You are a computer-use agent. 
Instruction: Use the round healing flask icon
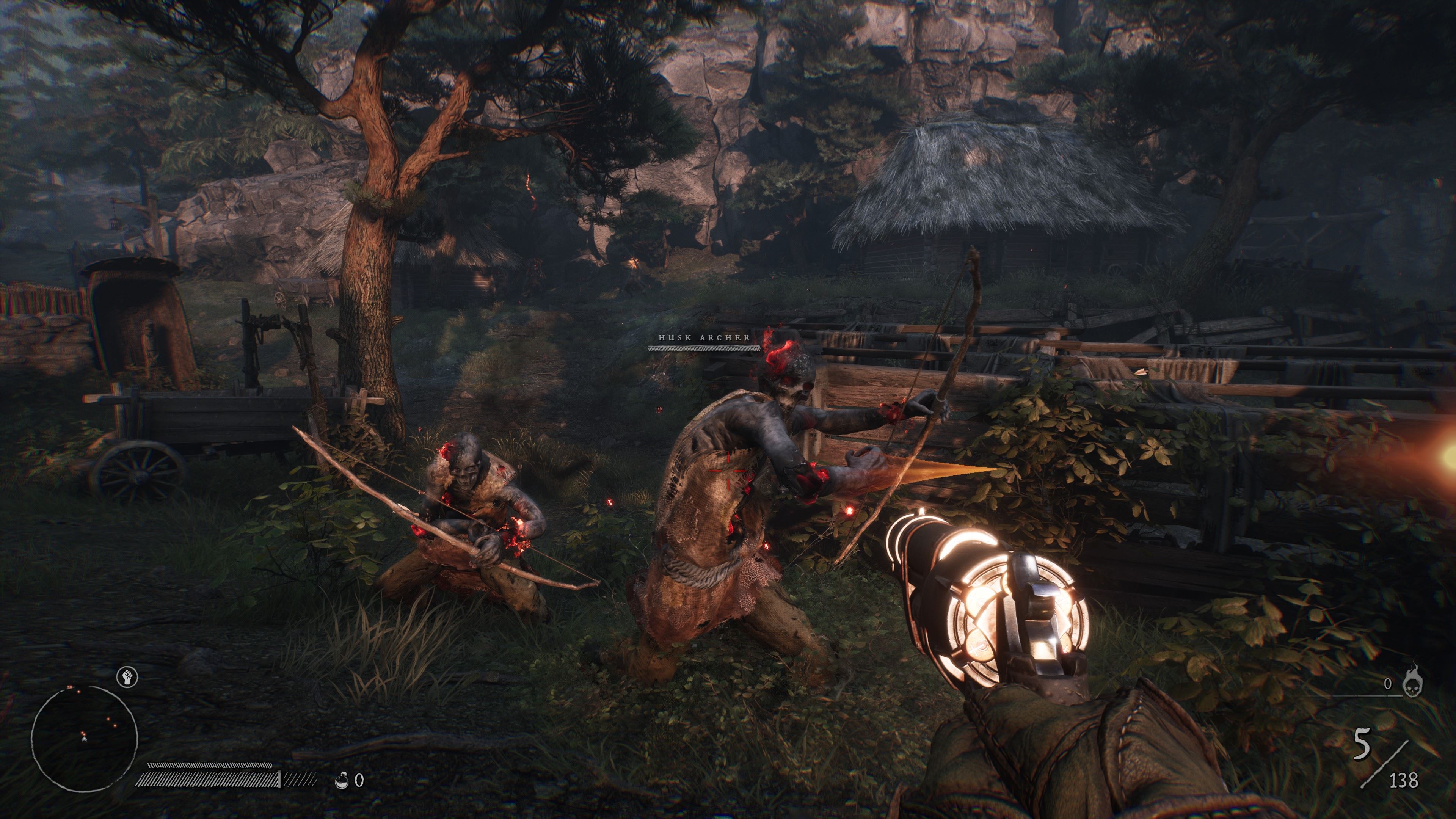click(x=341, y=781)
